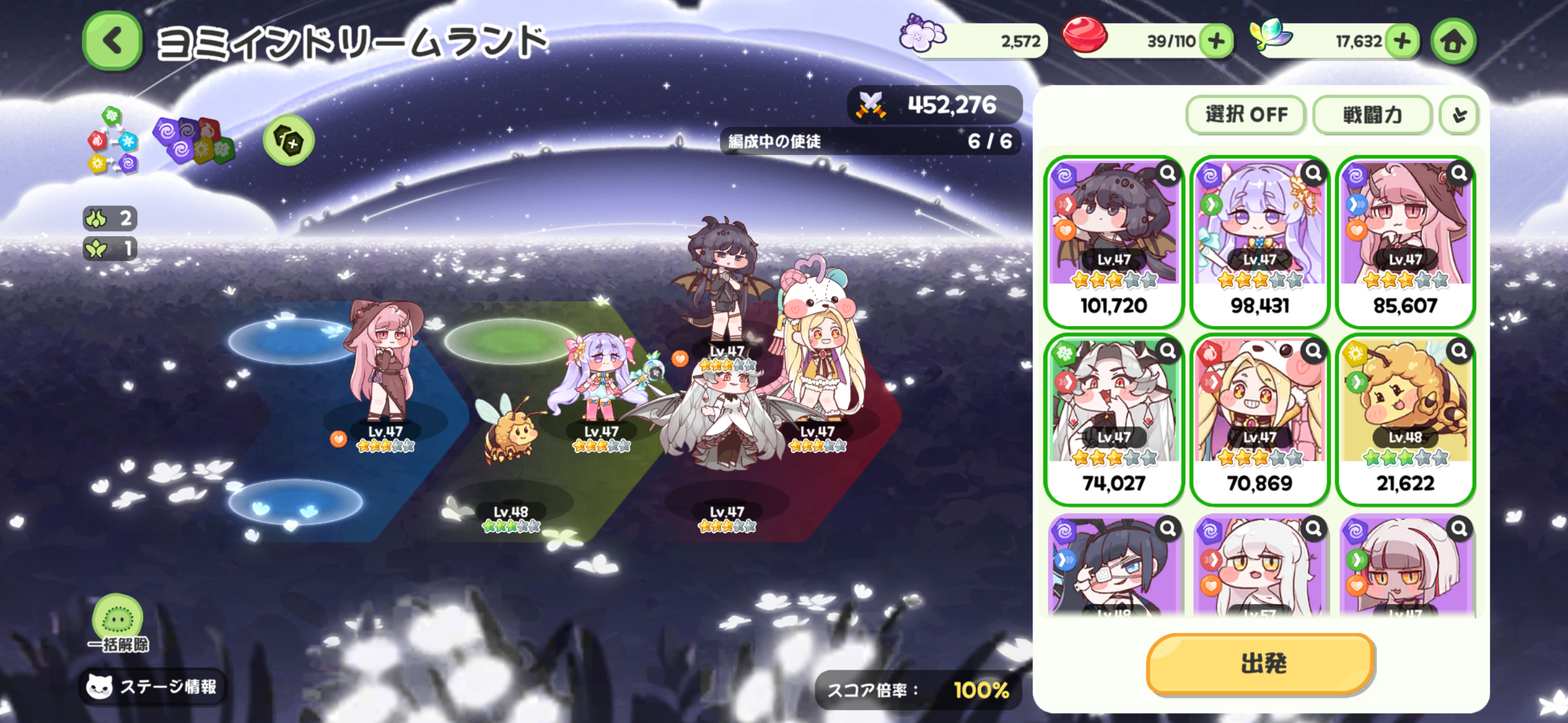Viewport: 1568px width, 723px height.
Task: Inspect the bee card's magnifier icon
Action: pyautogui.click(x=1459, y=351)
